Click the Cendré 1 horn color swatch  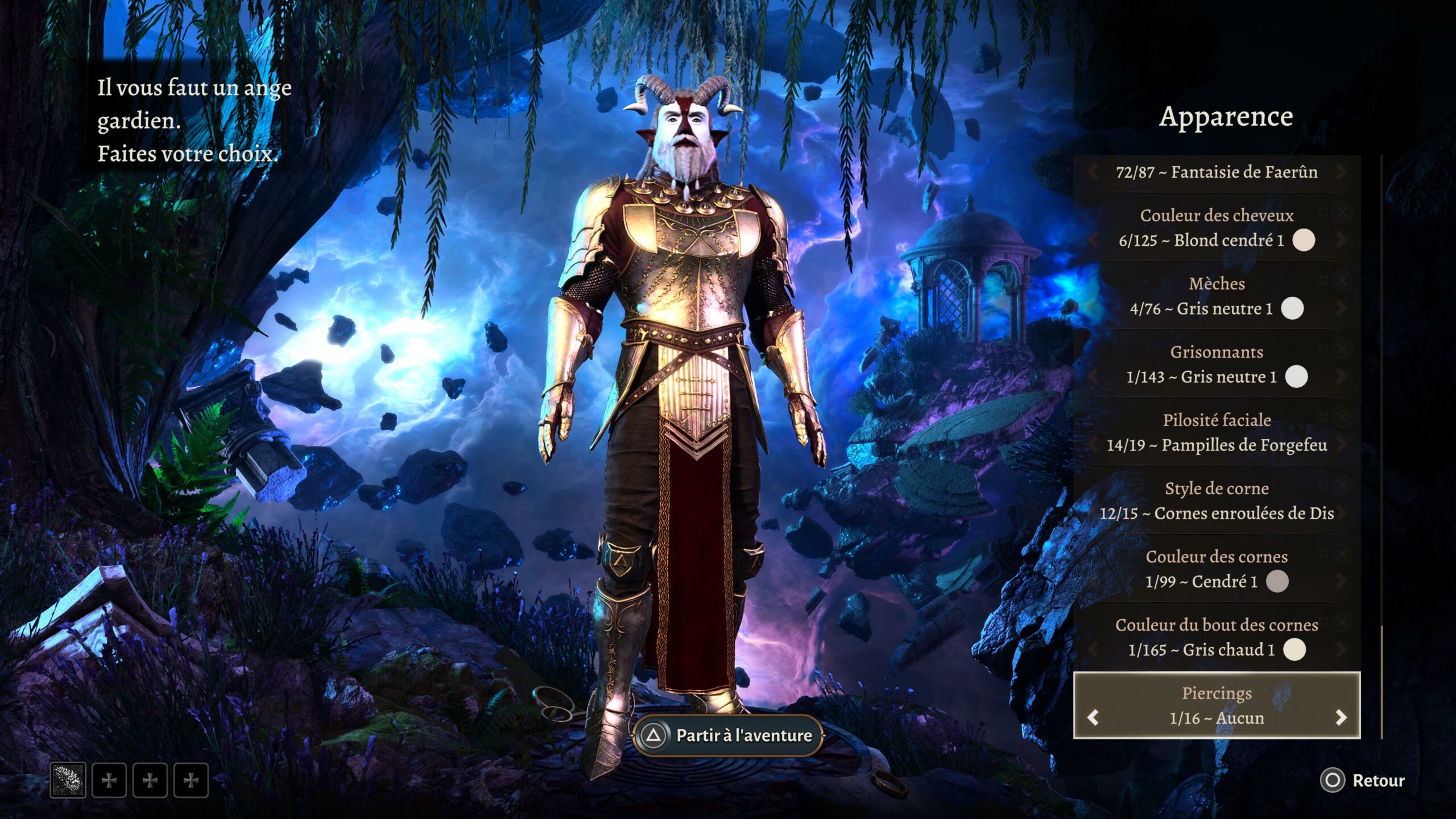tap(1277, 581)
